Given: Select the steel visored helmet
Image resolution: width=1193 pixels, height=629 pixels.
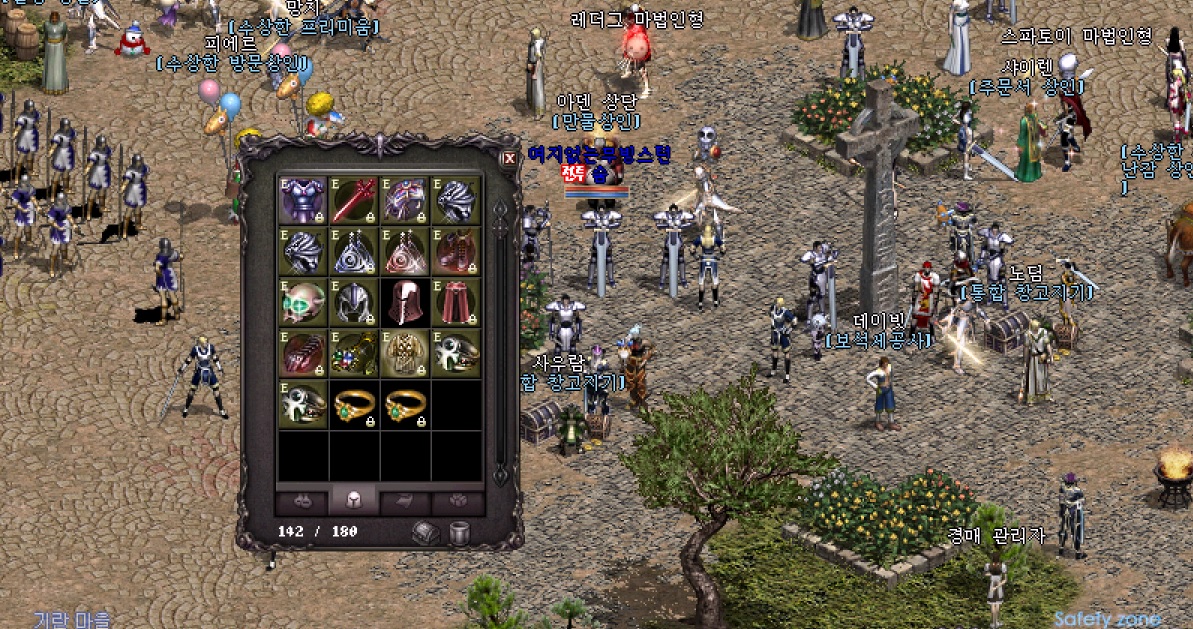Looking at the screenshot, I should [354, 302].
